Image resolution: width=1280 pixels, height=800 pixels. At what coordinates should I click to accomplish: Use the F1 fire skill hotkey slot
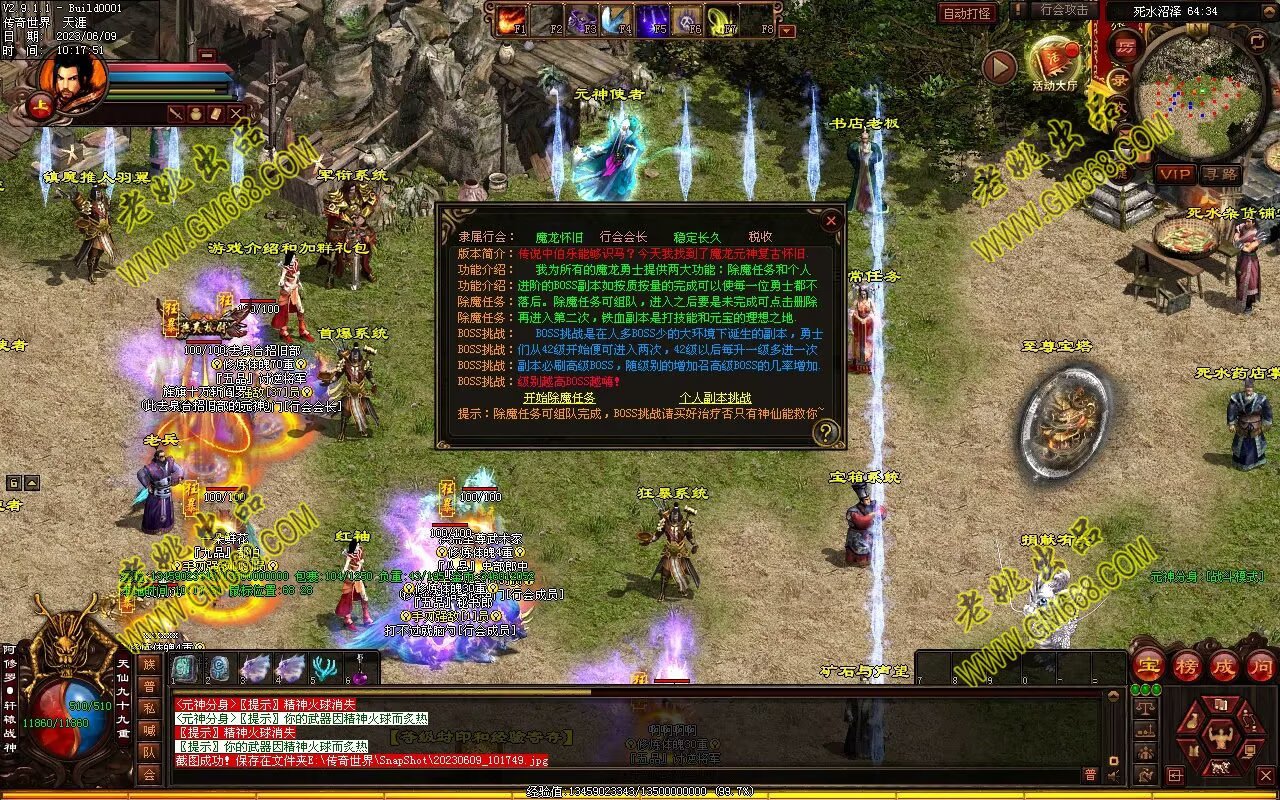512,20
